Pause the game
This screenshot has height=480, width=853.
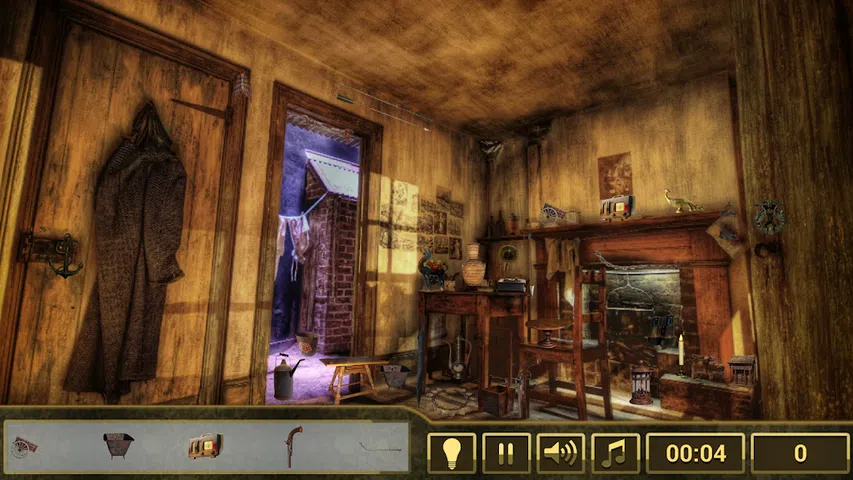point(506,453)
